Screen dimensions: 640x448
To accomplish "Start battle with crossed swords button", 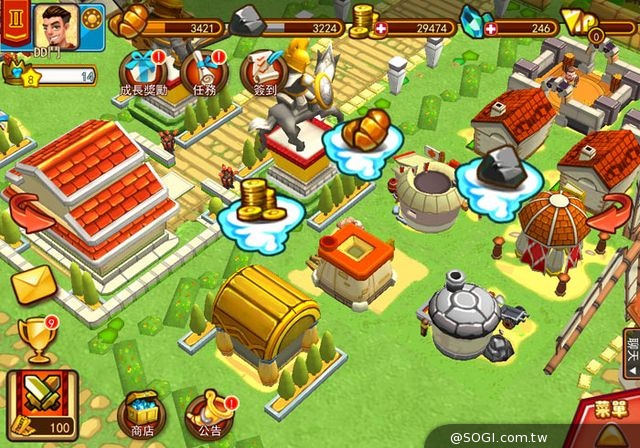I will (x=40, y=399).
